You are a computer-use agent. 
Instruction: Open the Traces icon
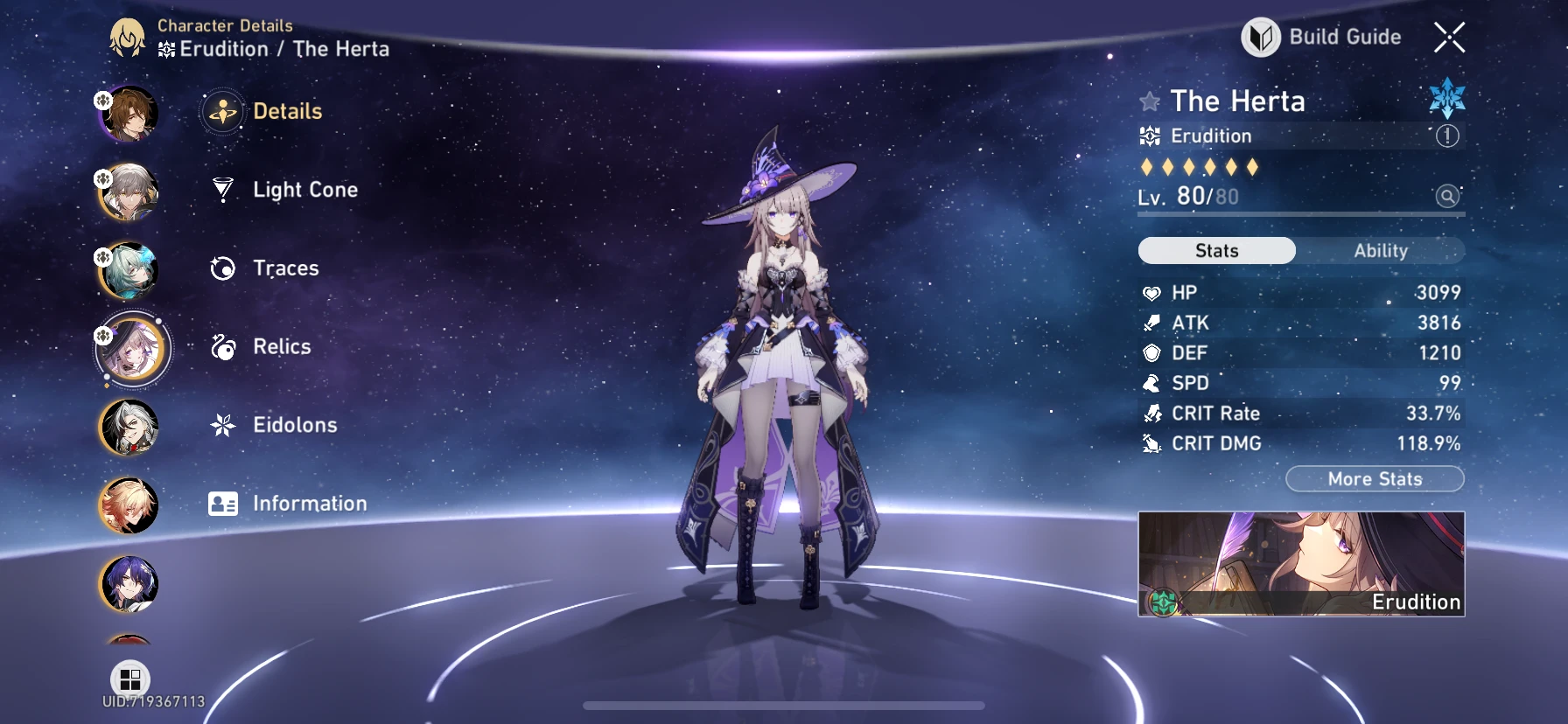(223, 268)
